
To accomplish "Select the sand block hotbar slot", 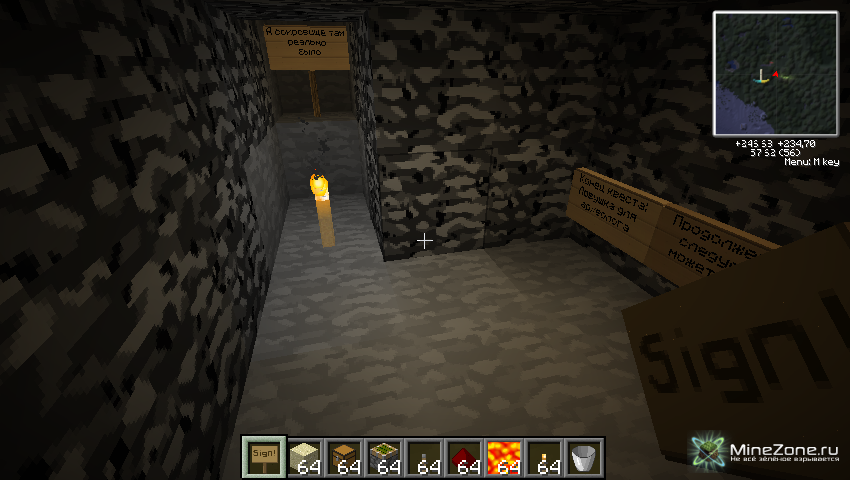I will coord(305,456).
